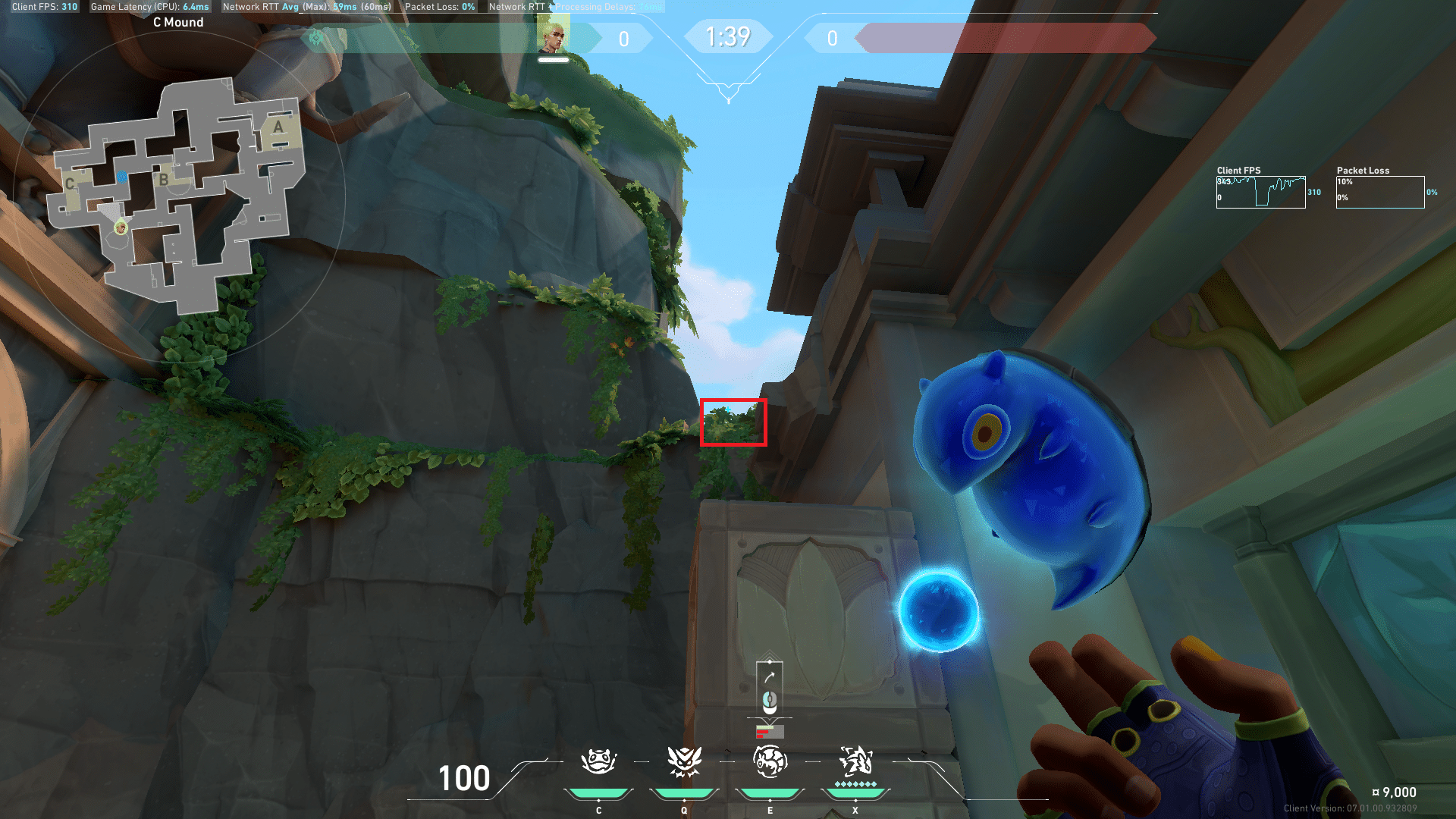Click the A site marker on minimap

278,127
